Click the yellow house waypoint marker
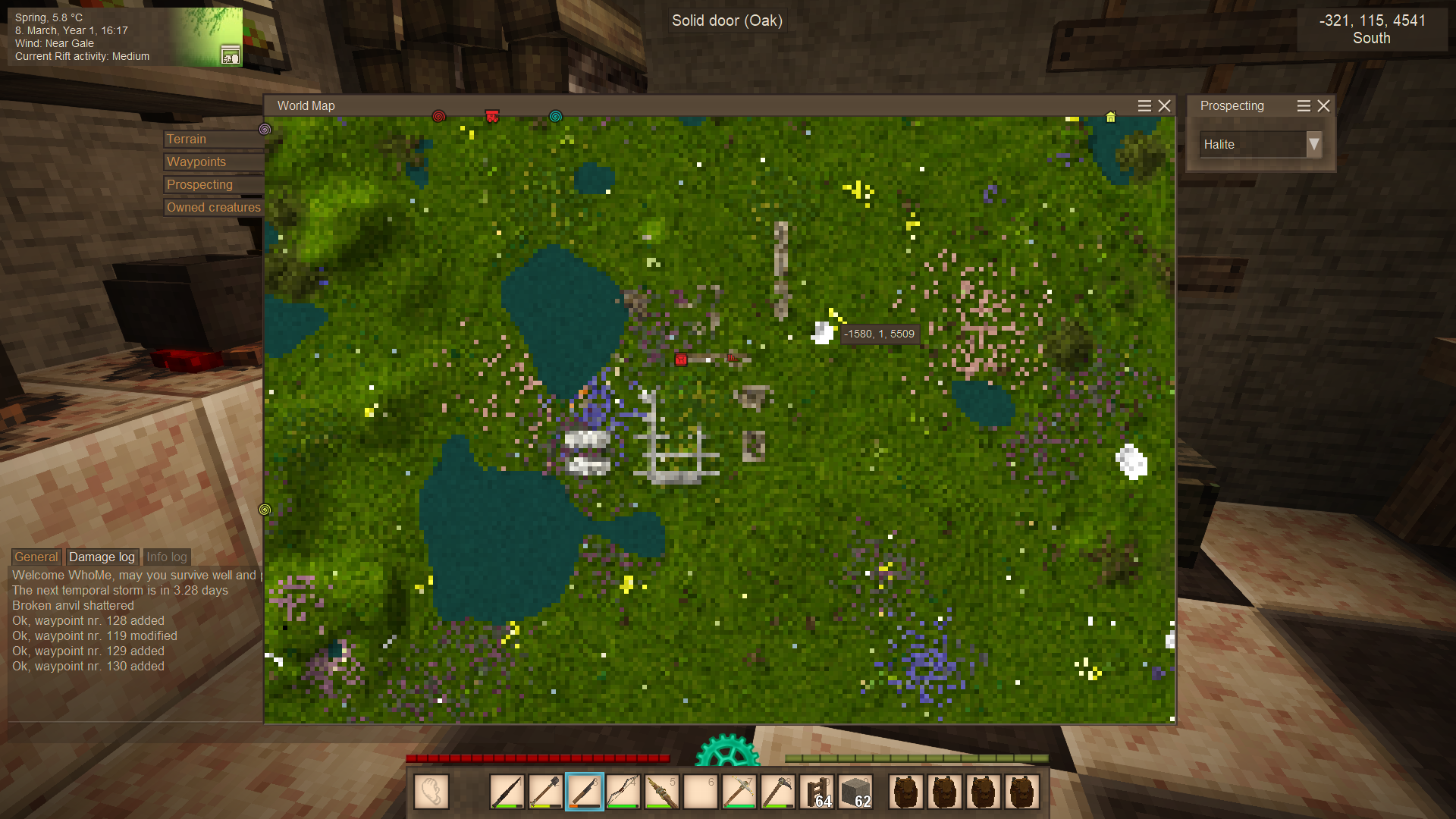Viewport: 1456px width, 819px height. coord(1110,117)
